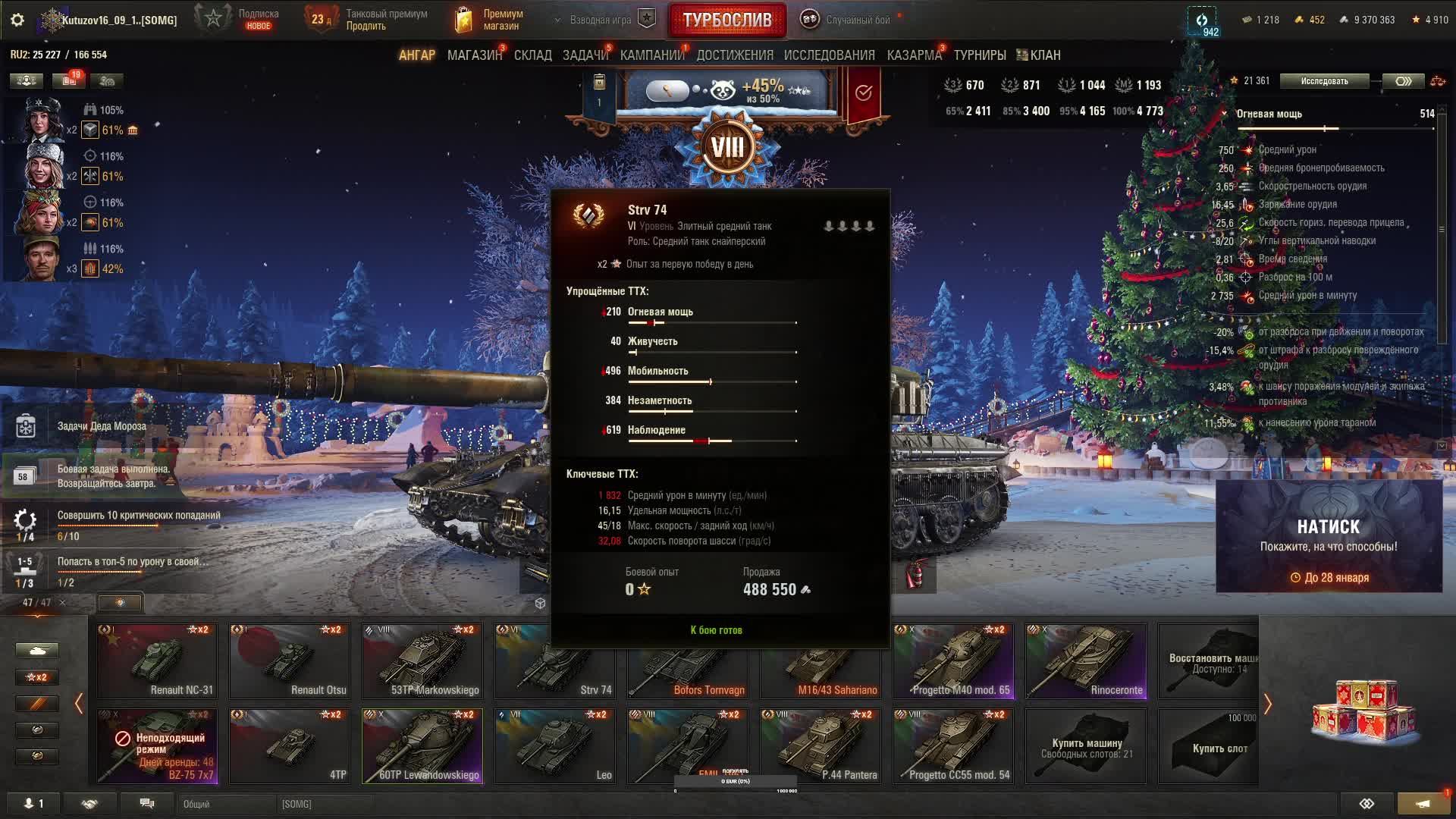Click the Исследовать research button
Image resolution: width=1456 pixels, height=819 pixels.
[1324, 81]
